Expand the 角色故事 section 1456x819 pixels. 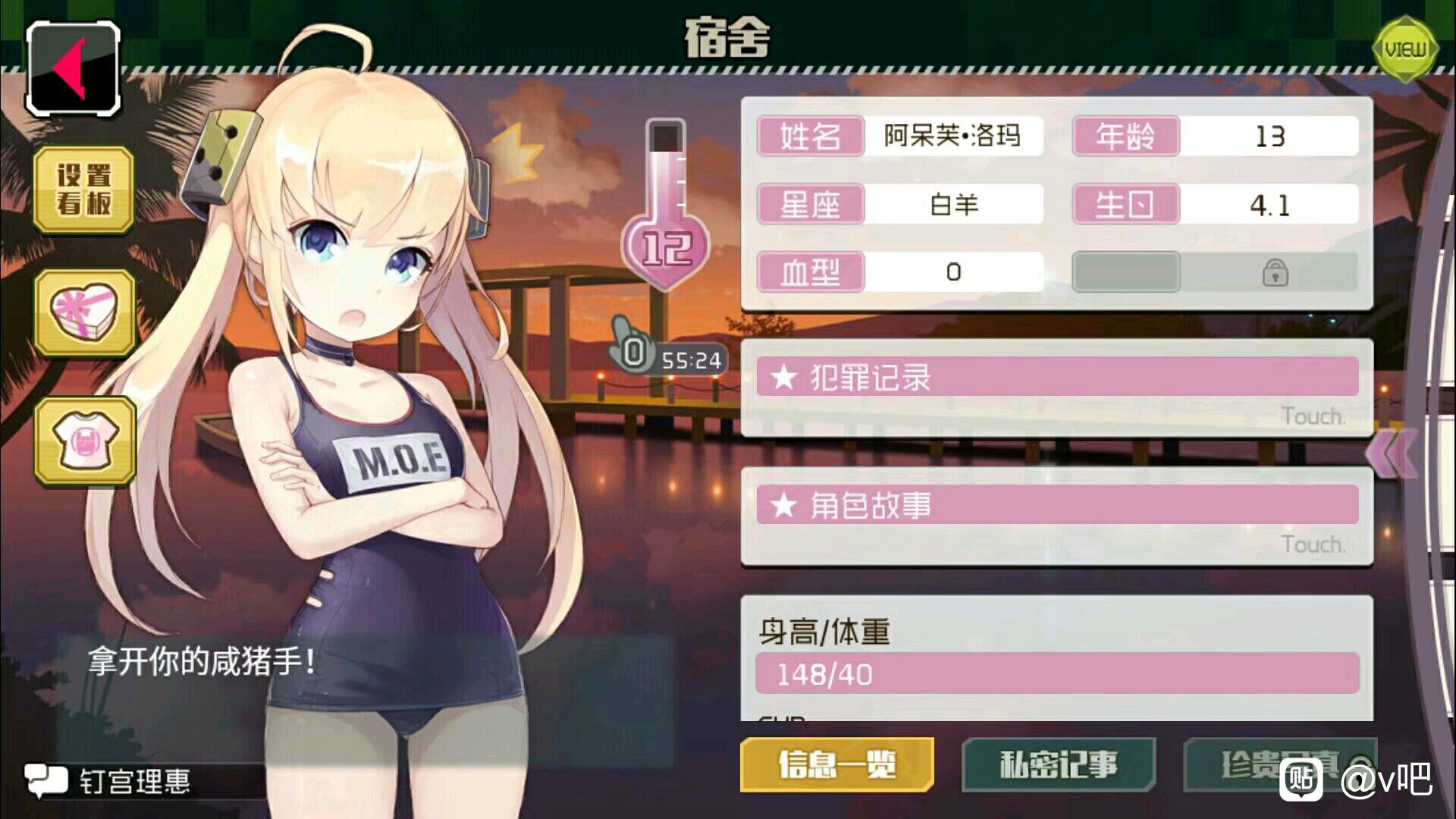[x=1057, y=506]
